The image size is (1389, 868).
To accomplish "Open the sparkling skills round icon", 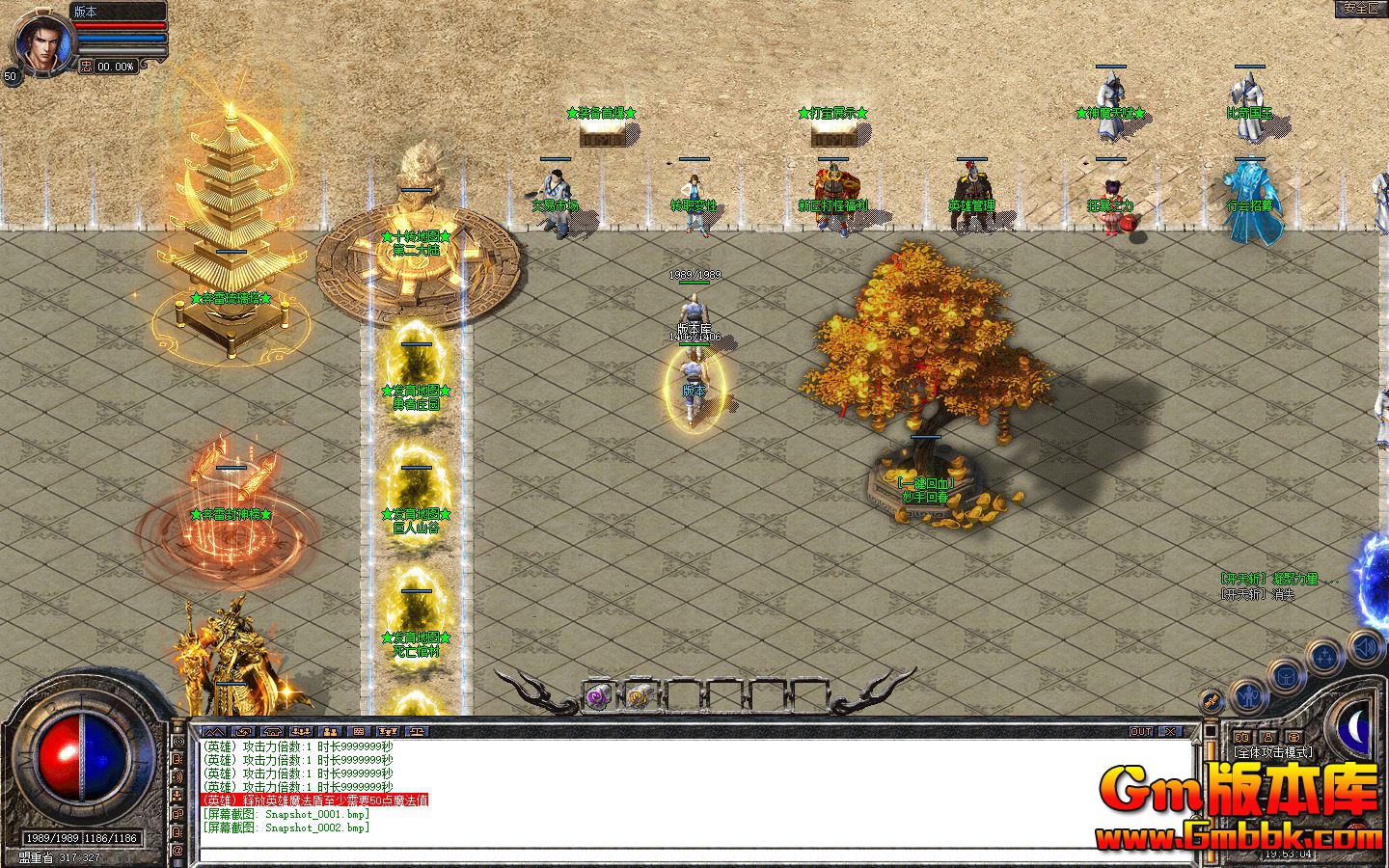I will click(1324, 656).
